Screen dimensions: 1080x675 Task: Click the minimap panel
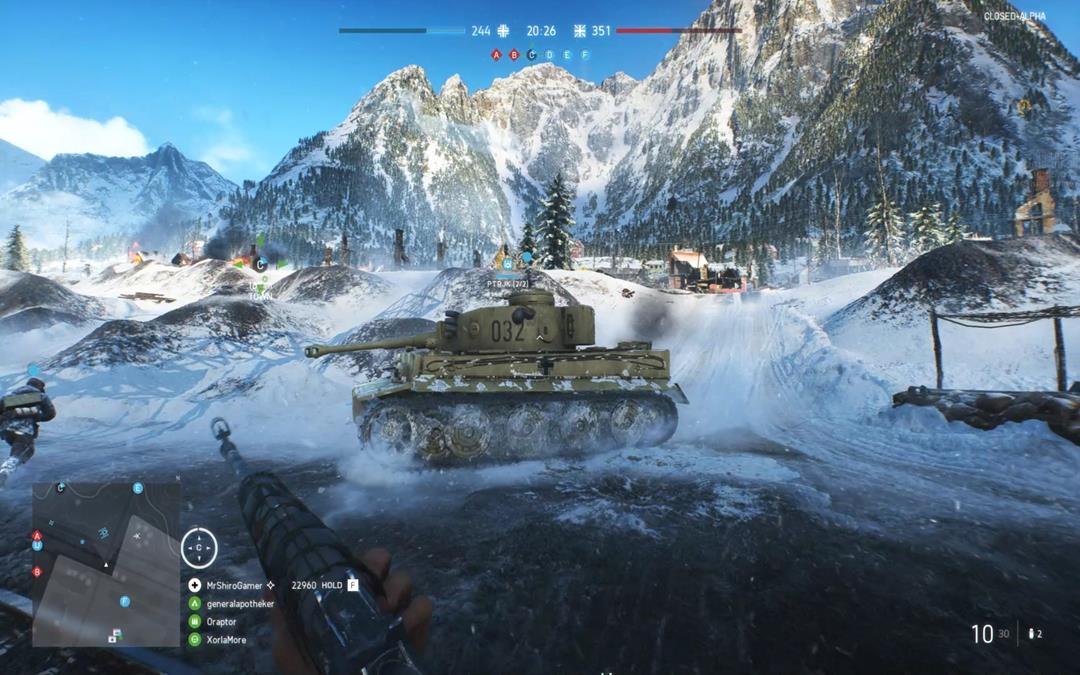(106, 563)
